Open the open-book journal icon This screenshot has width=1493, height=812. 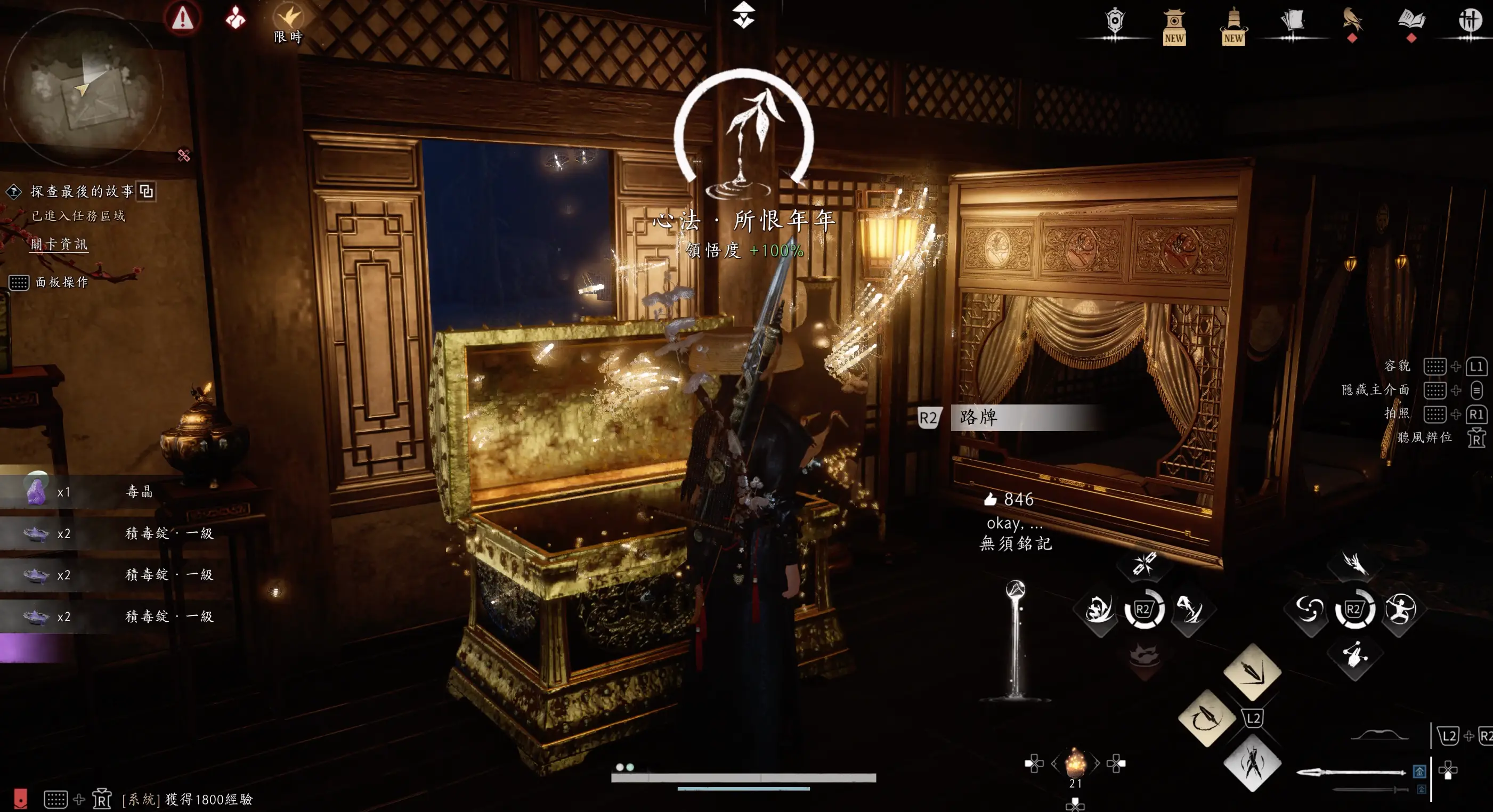point(1411,21)
